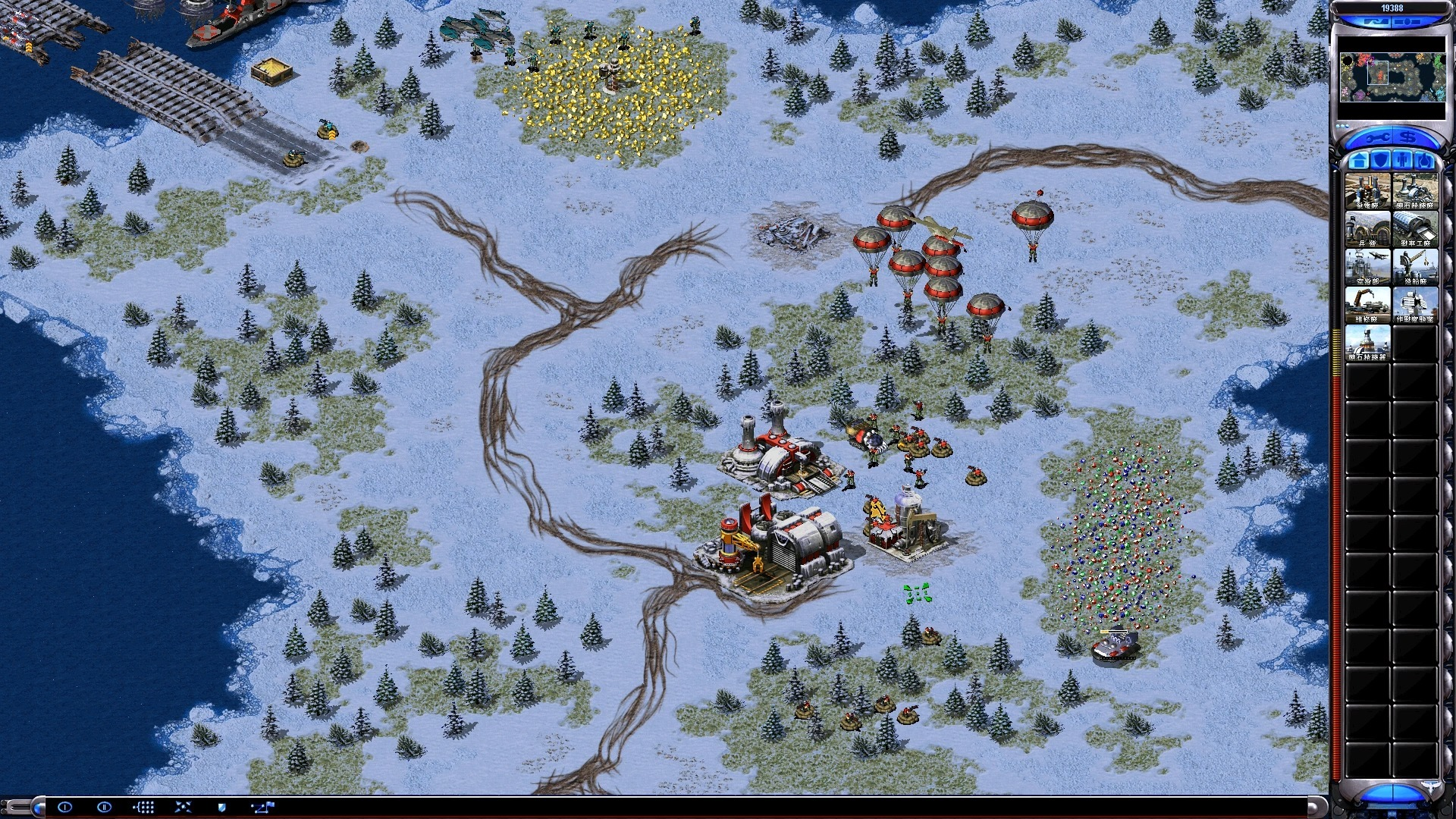
Task: Select the shipyard (造船廠) build icon
Action: (1415, 266)
